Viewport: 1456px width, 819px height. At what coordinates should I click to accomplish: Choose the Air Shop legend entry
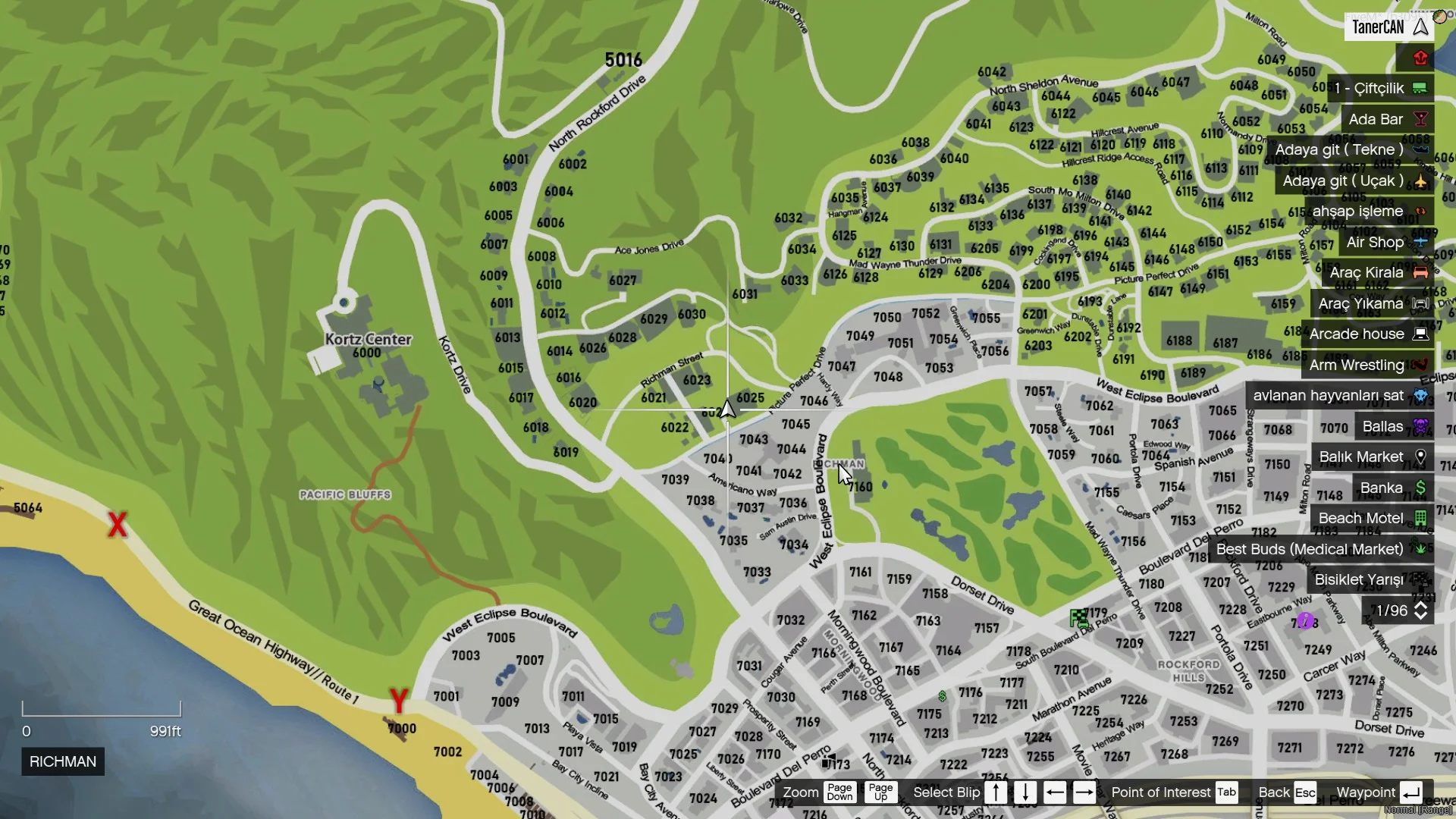pos(1385,242)
